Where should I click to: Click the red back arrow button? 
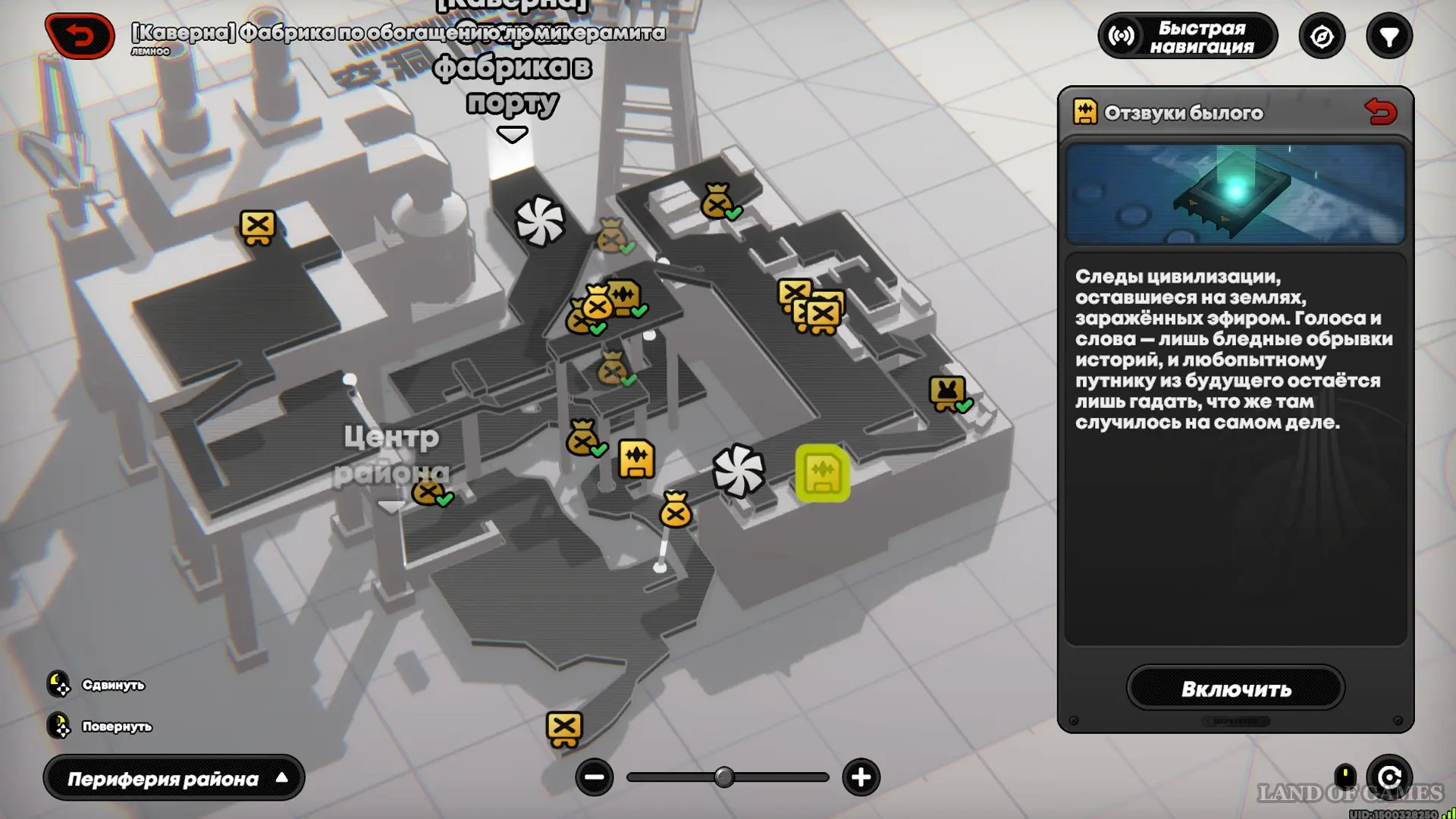80,36
